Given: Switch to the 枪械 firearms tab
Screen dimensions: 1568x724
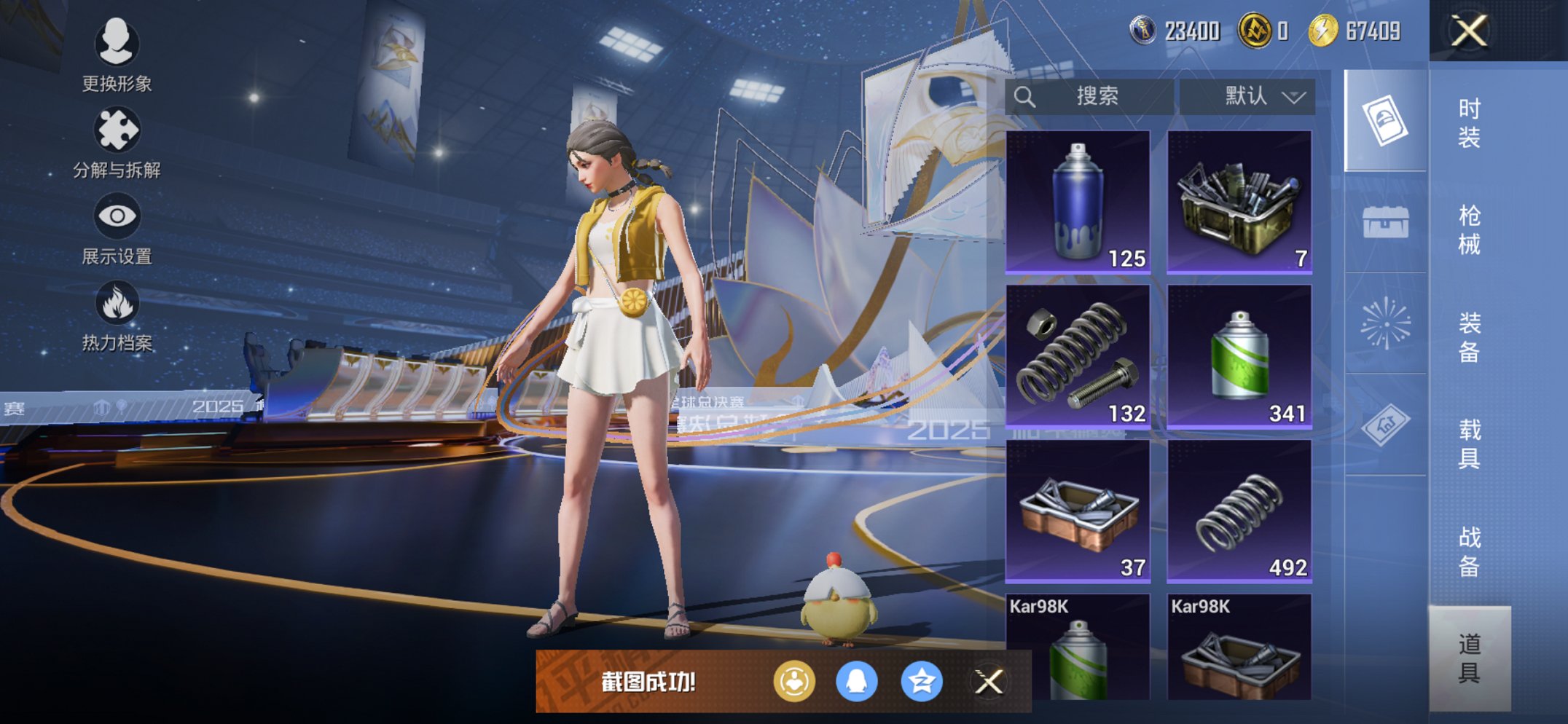Looking at the screenshot, I should click(x=1469, y=229).
